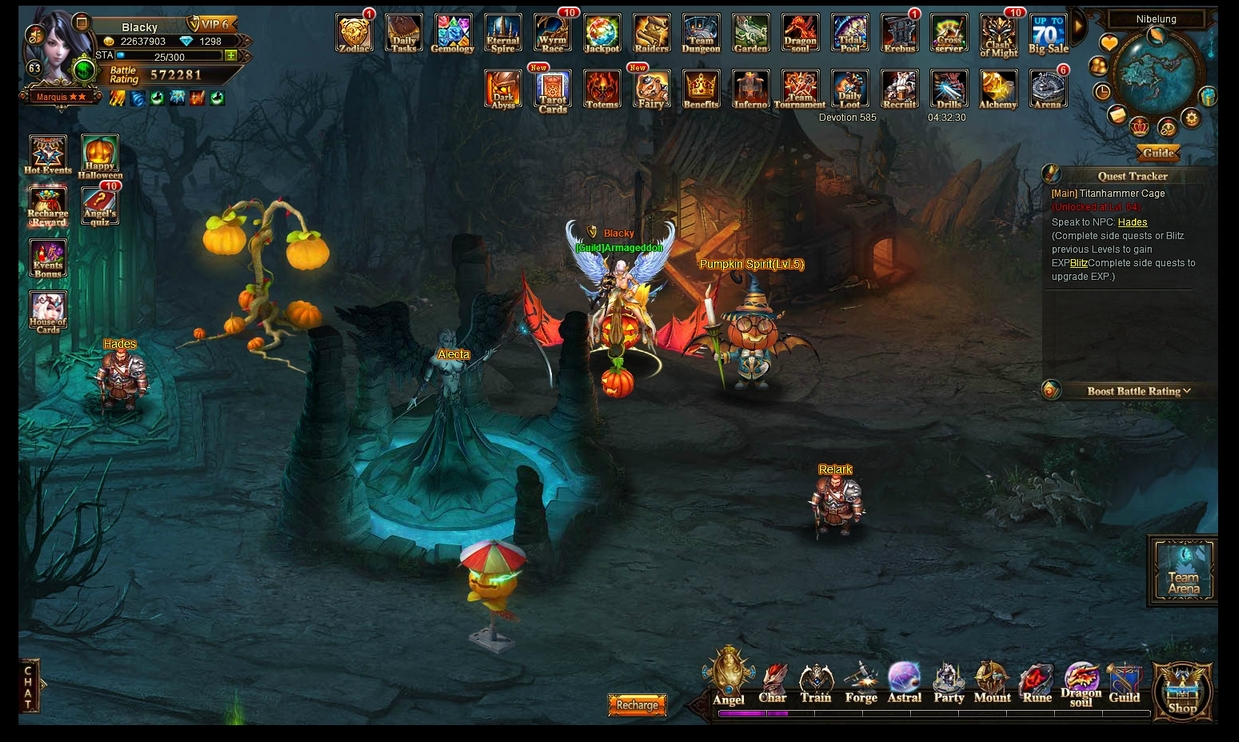This screenshot has height=742, width=1239.
Task: Open the Zodiac event icon
Action: (353, 33)
